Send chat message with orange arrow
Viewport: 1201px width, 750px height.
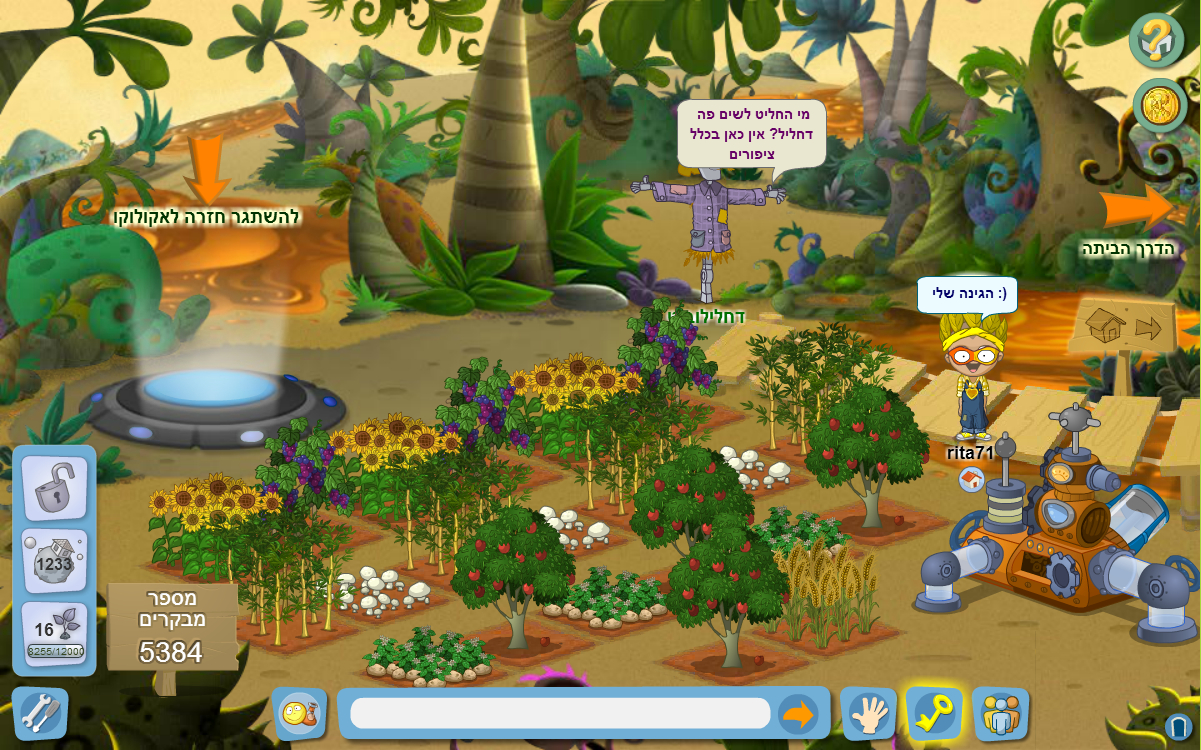point(797,714)
